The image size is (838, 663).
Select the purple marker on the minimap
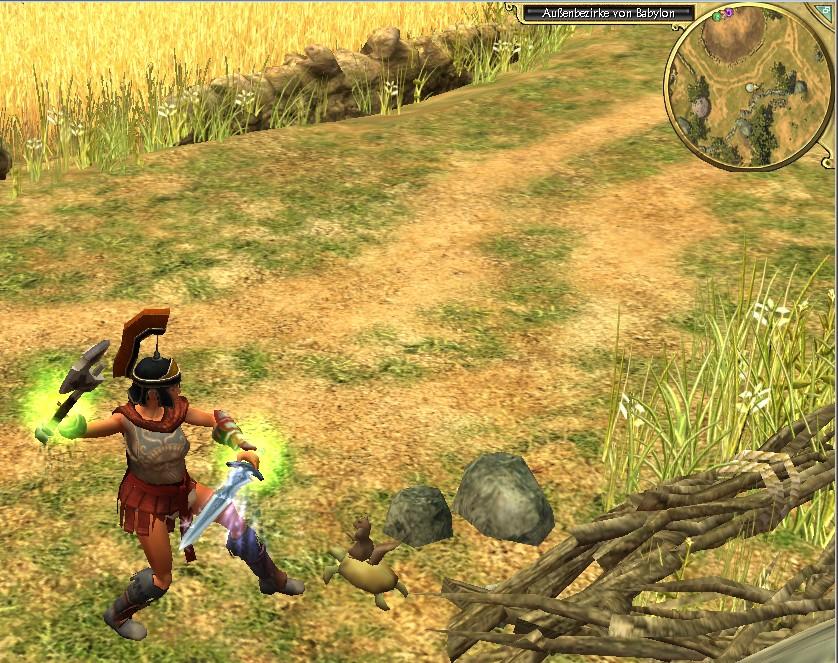pyautogui.click(x=729, y=12)
